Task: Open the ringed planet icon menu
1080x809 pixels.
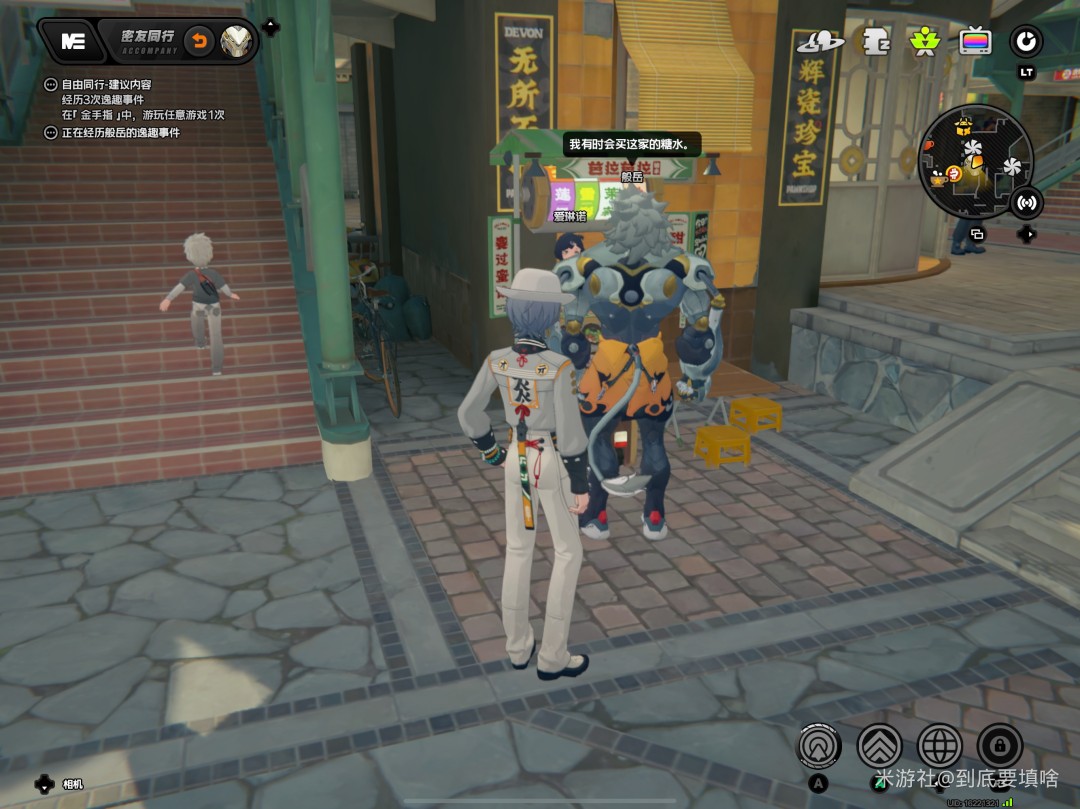Action: point(820,41)
